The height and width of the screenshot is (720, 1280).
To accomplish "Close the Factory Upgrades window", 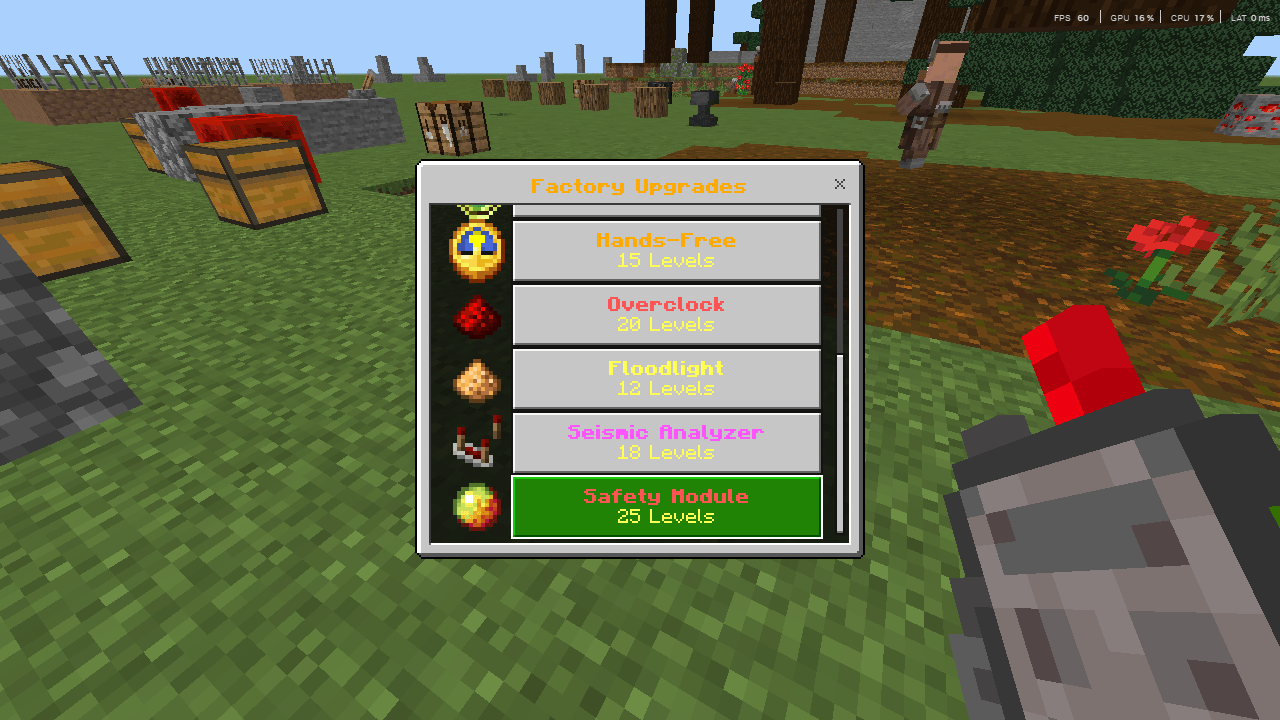I will point(839,184).
